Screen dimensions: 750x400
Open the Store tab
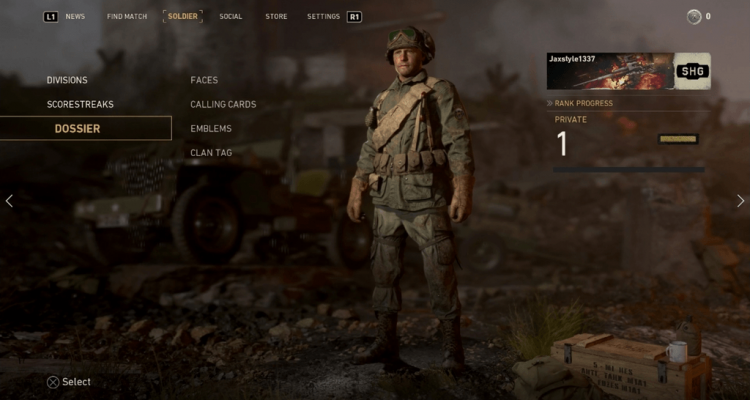[x=276, y=16]
